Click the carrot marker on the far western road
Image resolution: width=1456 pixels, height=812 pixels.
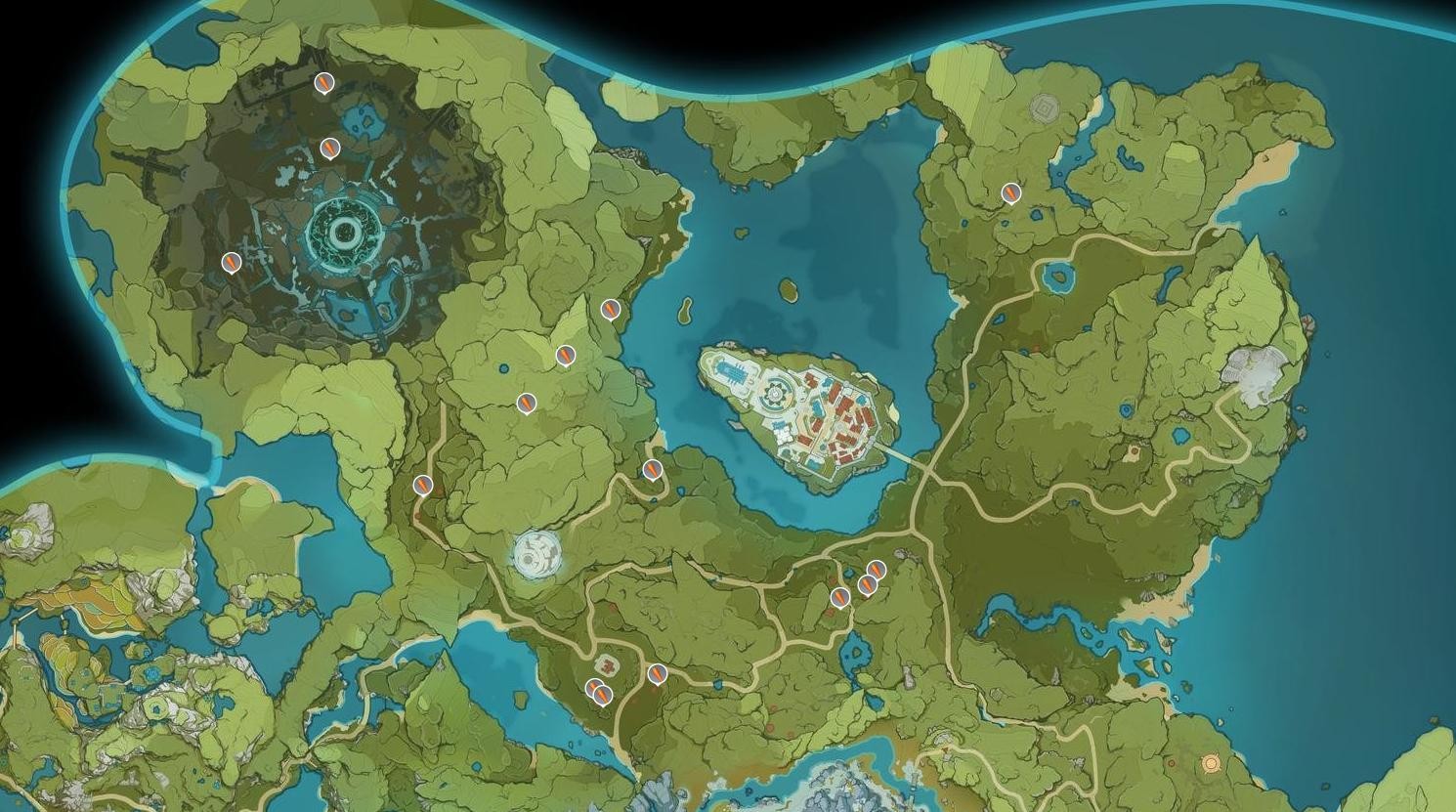pos(423,484)
